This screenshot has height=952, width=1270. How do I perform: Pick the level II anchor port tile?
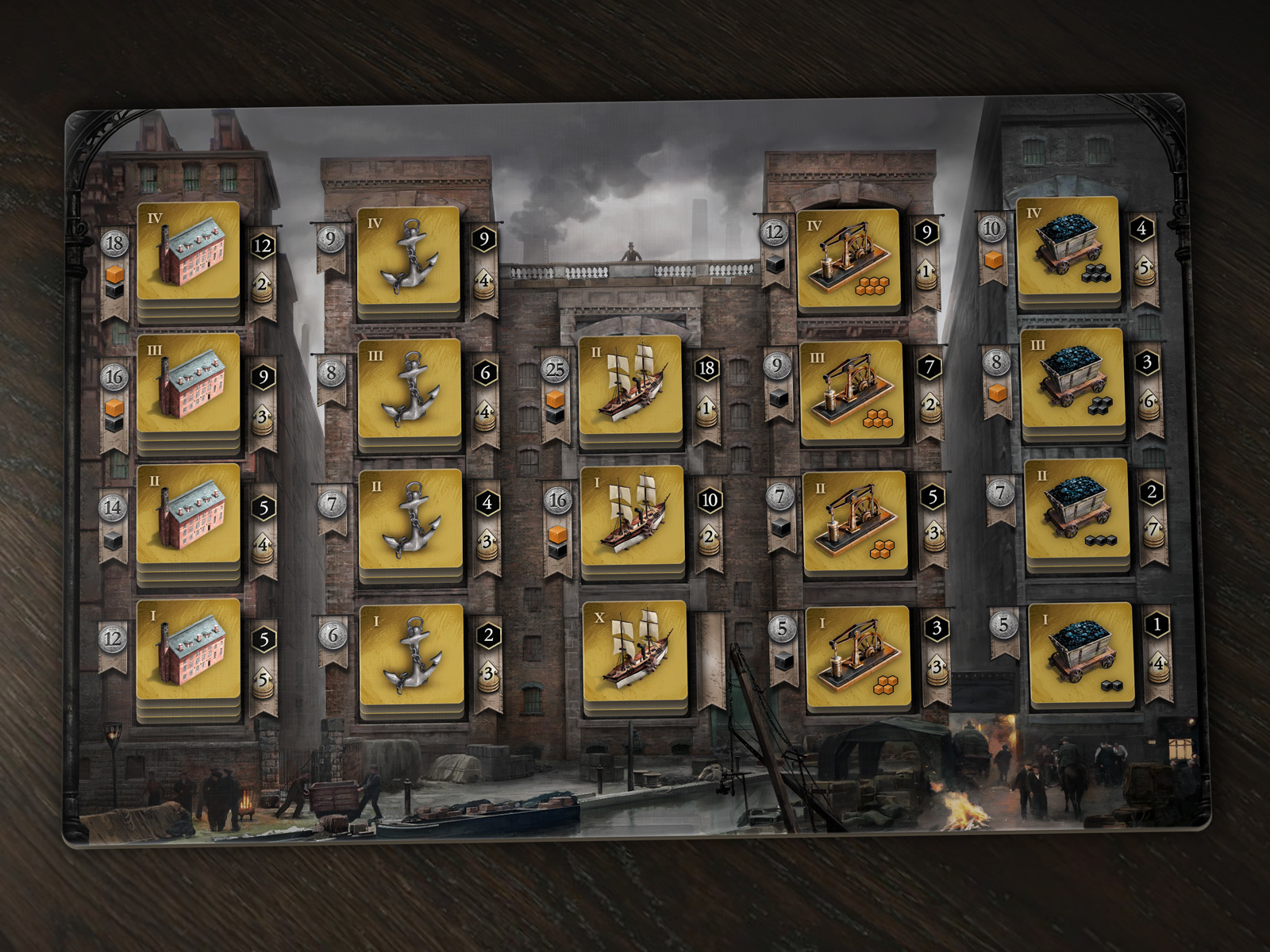point(410,520)
